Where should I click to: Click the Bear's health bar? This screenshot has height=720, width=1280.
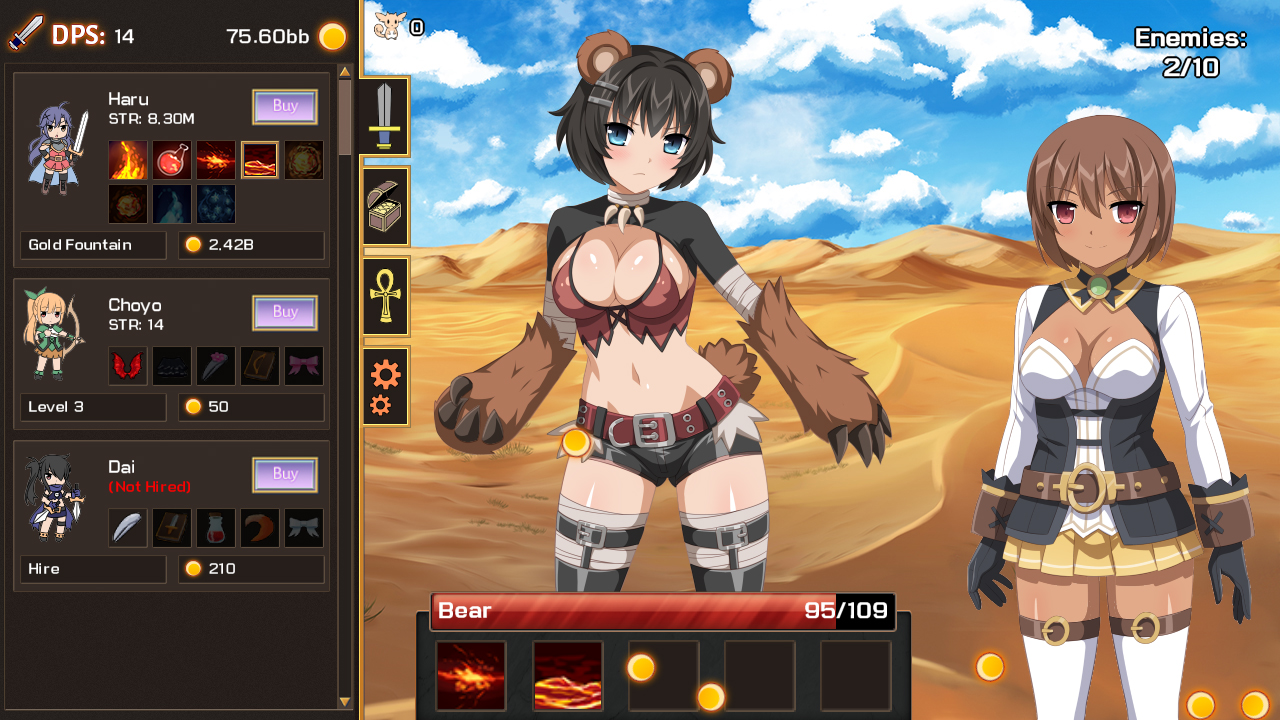[663, 610]
